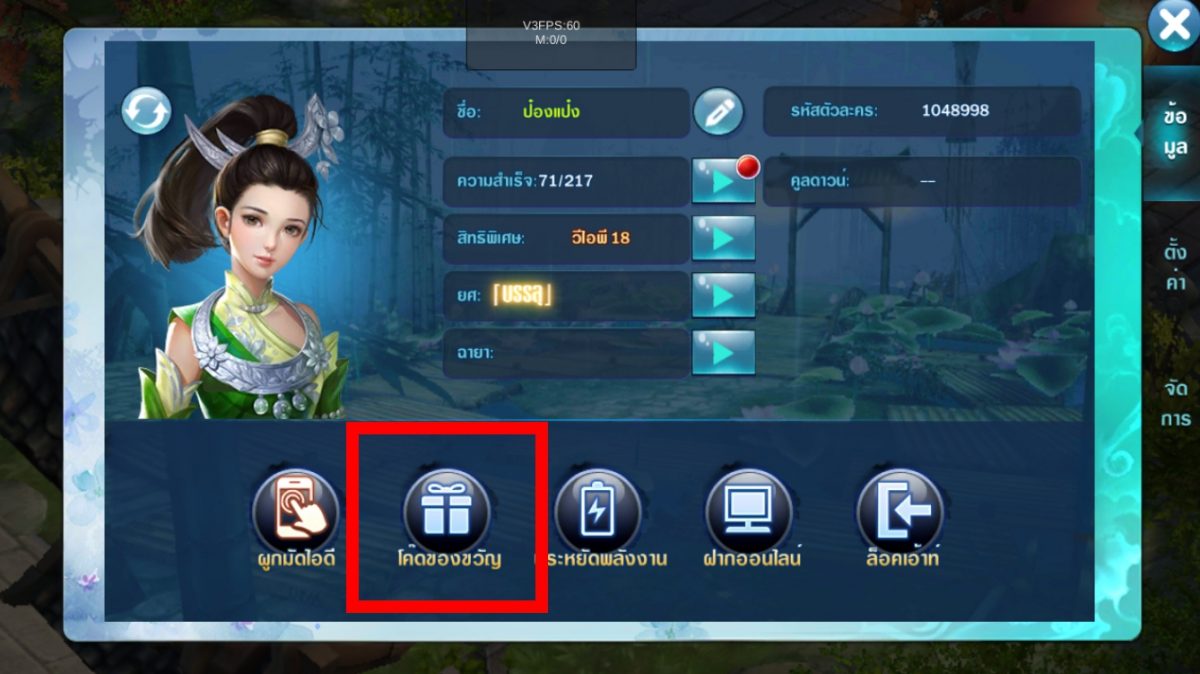Viewport: 1200px width, 674px height.
Task: Open the nickname arrow button
Action: click(723, 352)
